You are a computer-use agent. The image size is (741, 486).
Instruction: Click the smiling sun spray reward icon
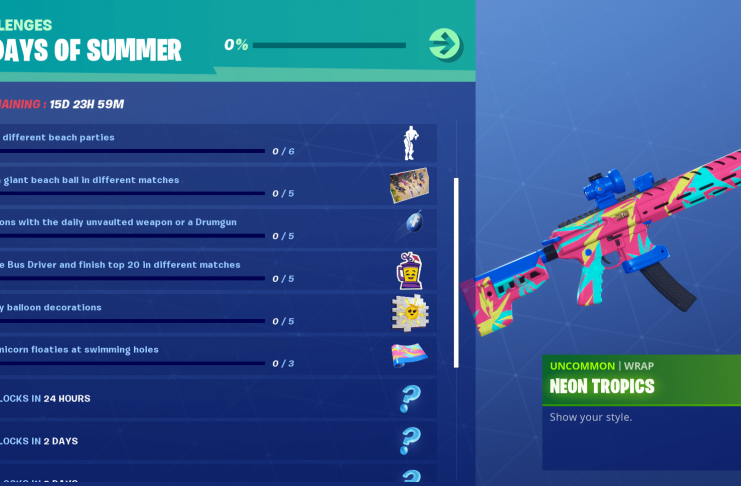coord(409,313)
